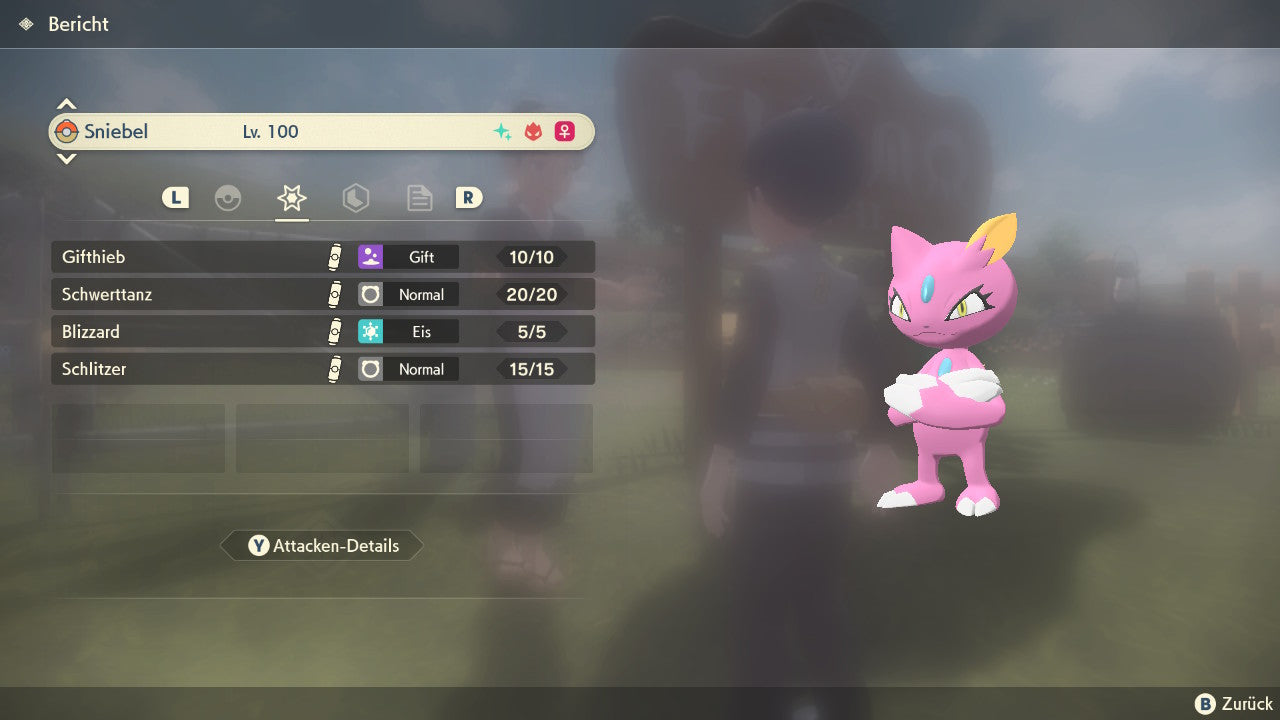Switch to the hexagon stats tab

tap(355, 198)
